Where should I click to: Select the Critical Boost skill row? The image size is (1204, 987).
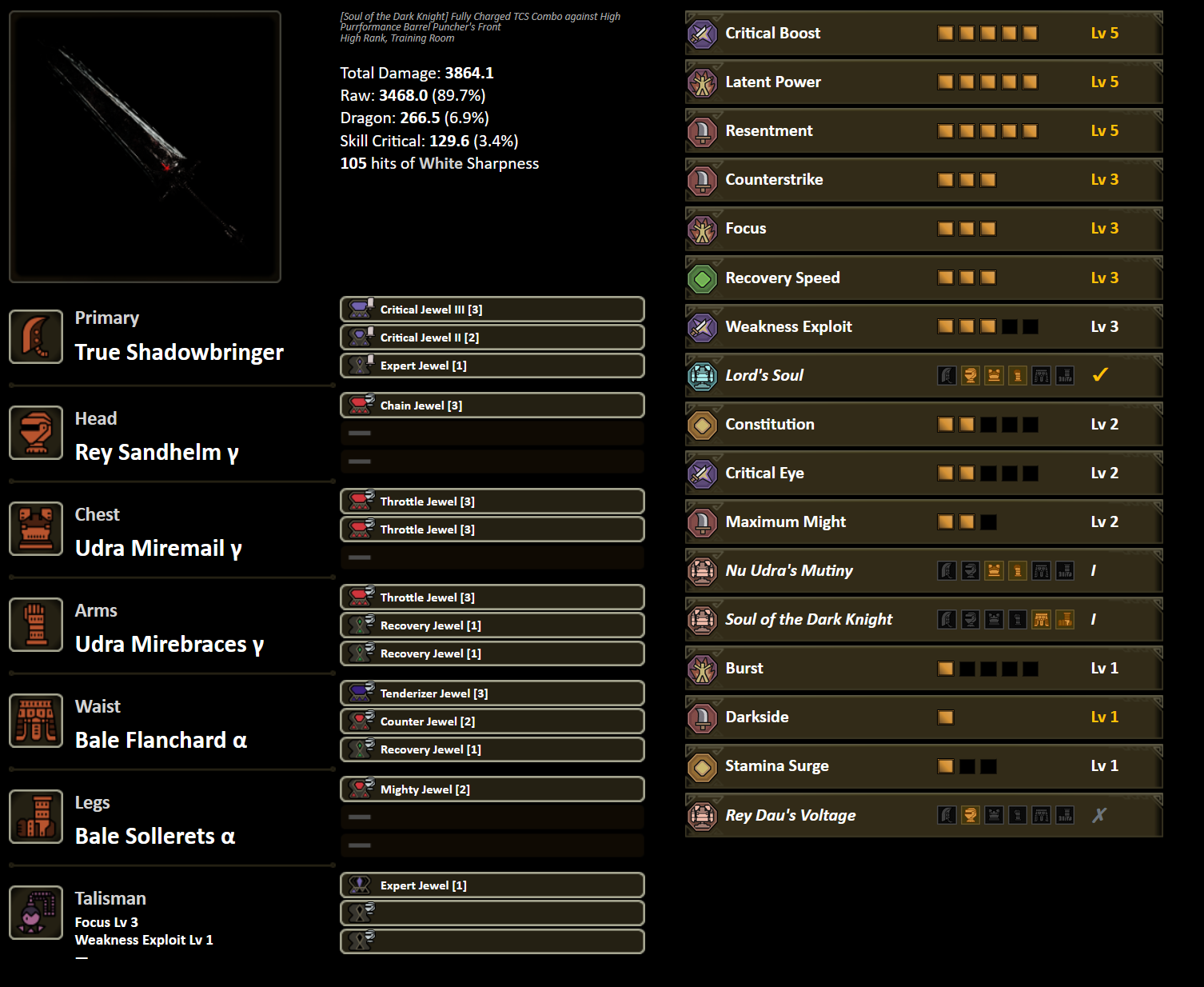(923, 34)
